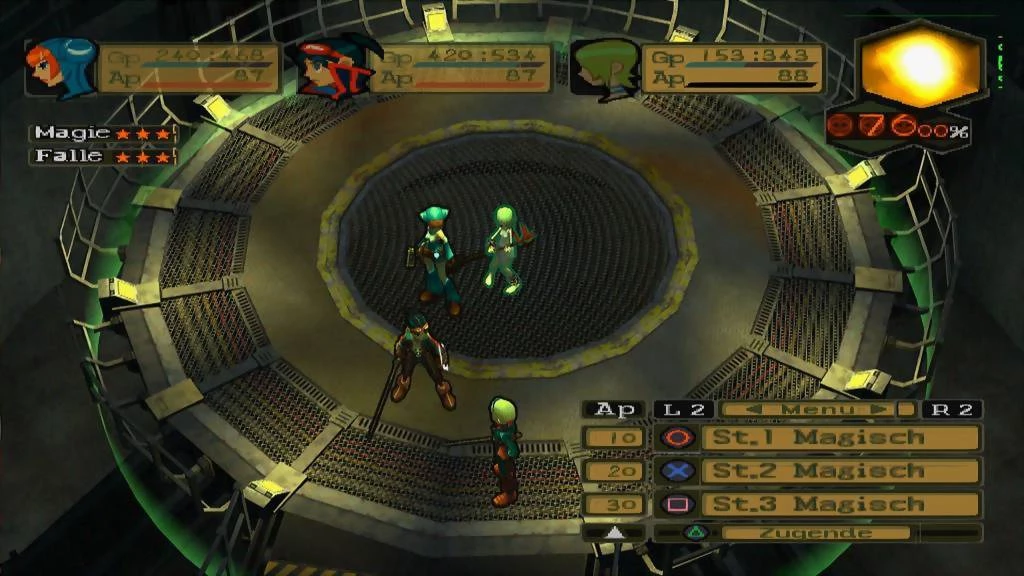This screenshot has height=576, width=1024.
Task: Select the green-haired character portrait
Action: tap(605, 68)
